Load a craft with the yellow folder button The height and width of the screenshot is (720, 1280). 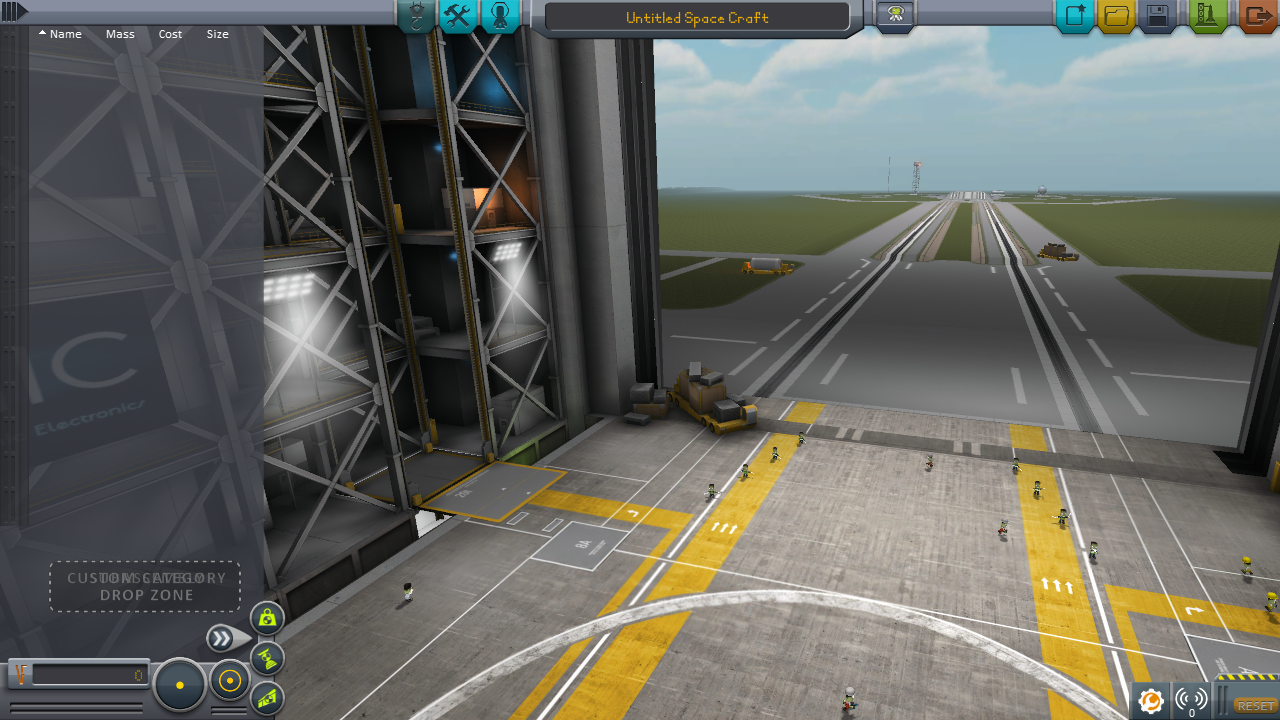click(x=1117, y=16)
